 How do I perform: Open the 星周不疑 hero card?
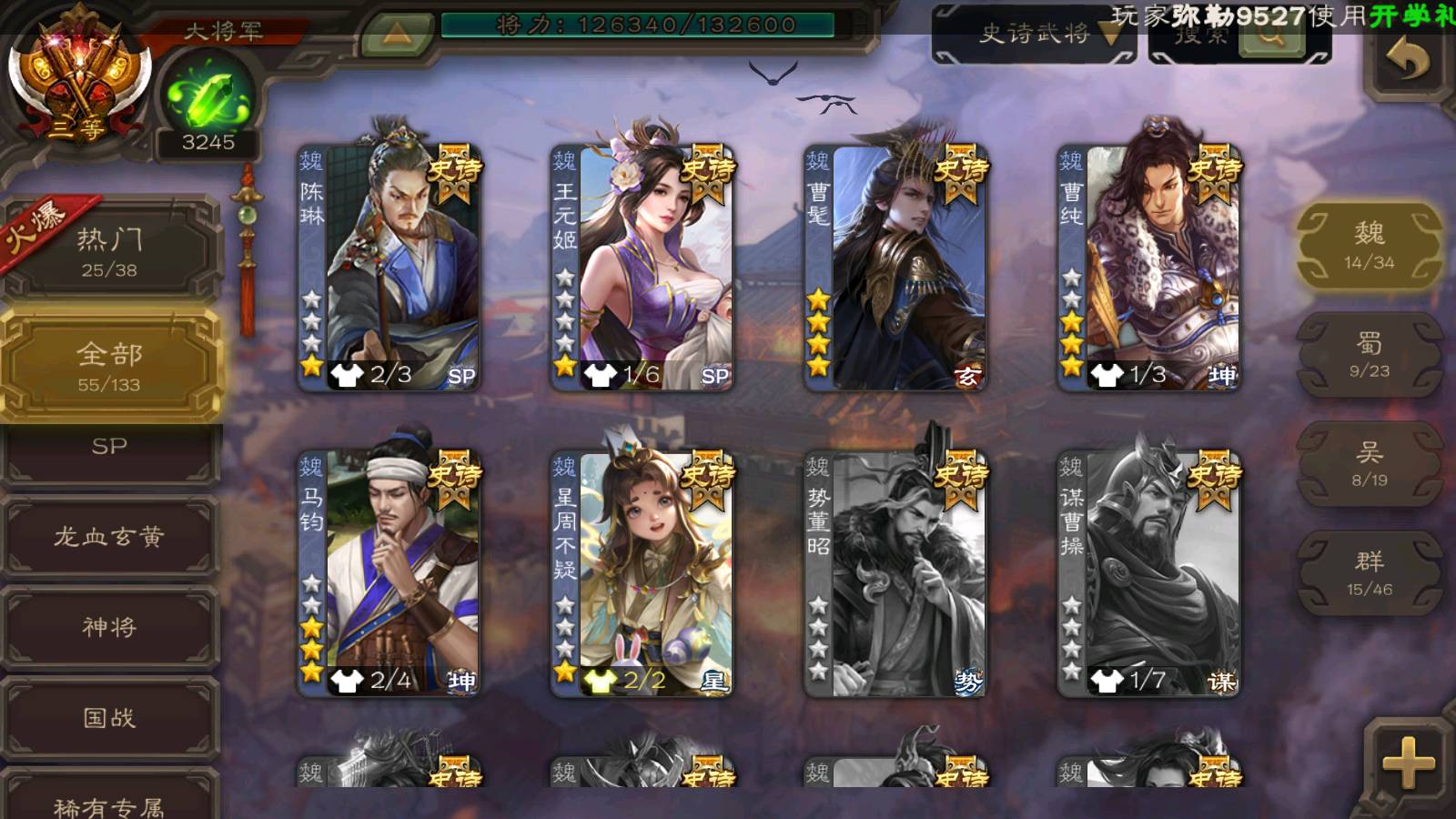642,573
